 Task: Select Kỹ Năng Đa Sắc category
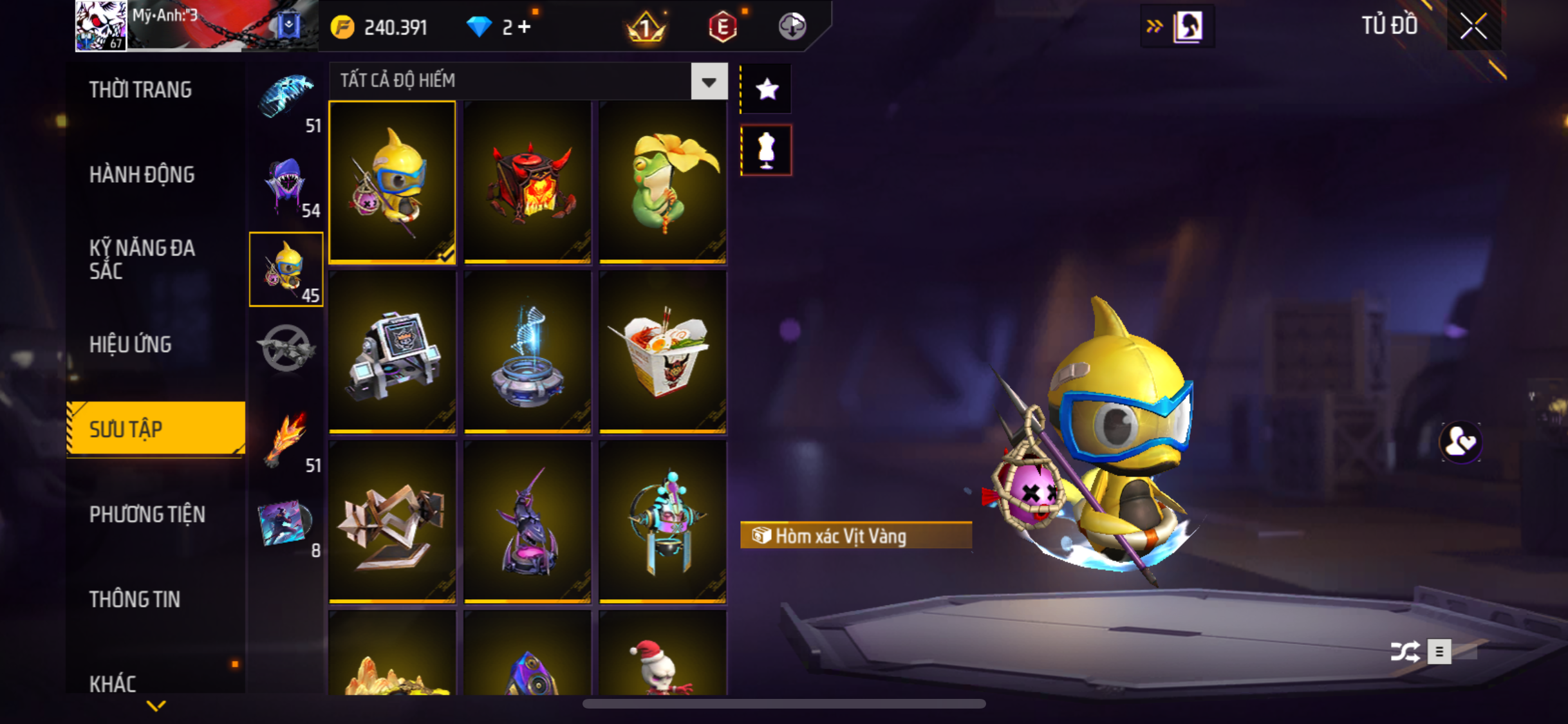[x=142, y=259]
